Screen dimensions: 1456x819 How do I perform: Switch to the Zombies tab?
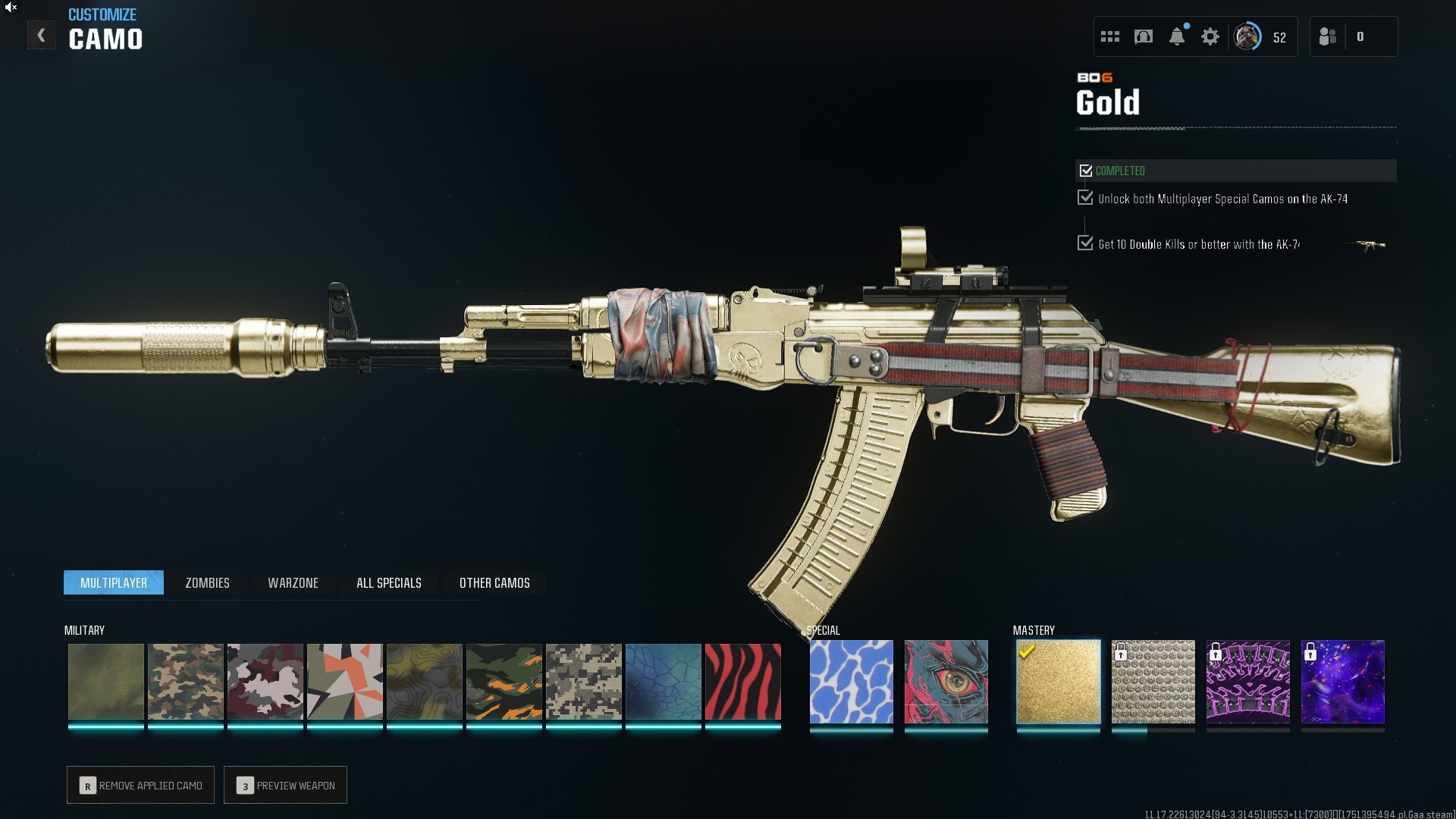[x=207, y=582]
